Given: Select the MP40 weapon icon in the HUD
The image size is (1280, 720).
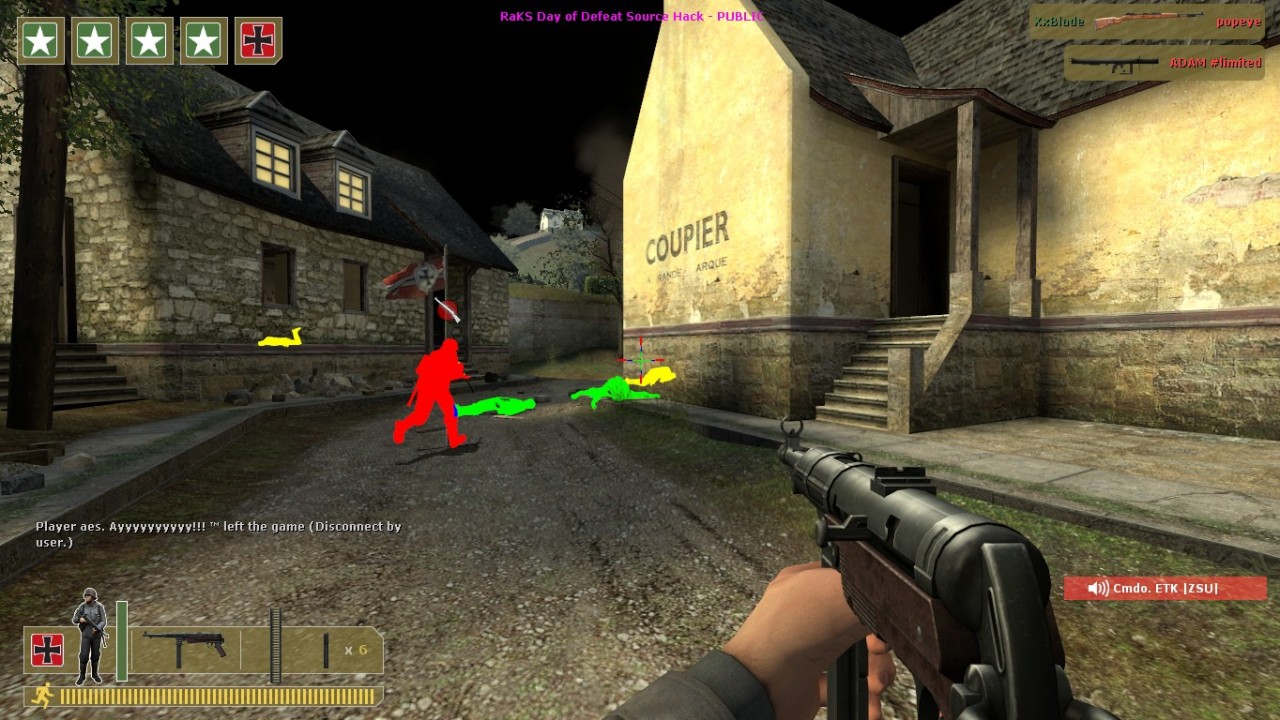Looking at the screenshot, I should [x=184, y=648].
